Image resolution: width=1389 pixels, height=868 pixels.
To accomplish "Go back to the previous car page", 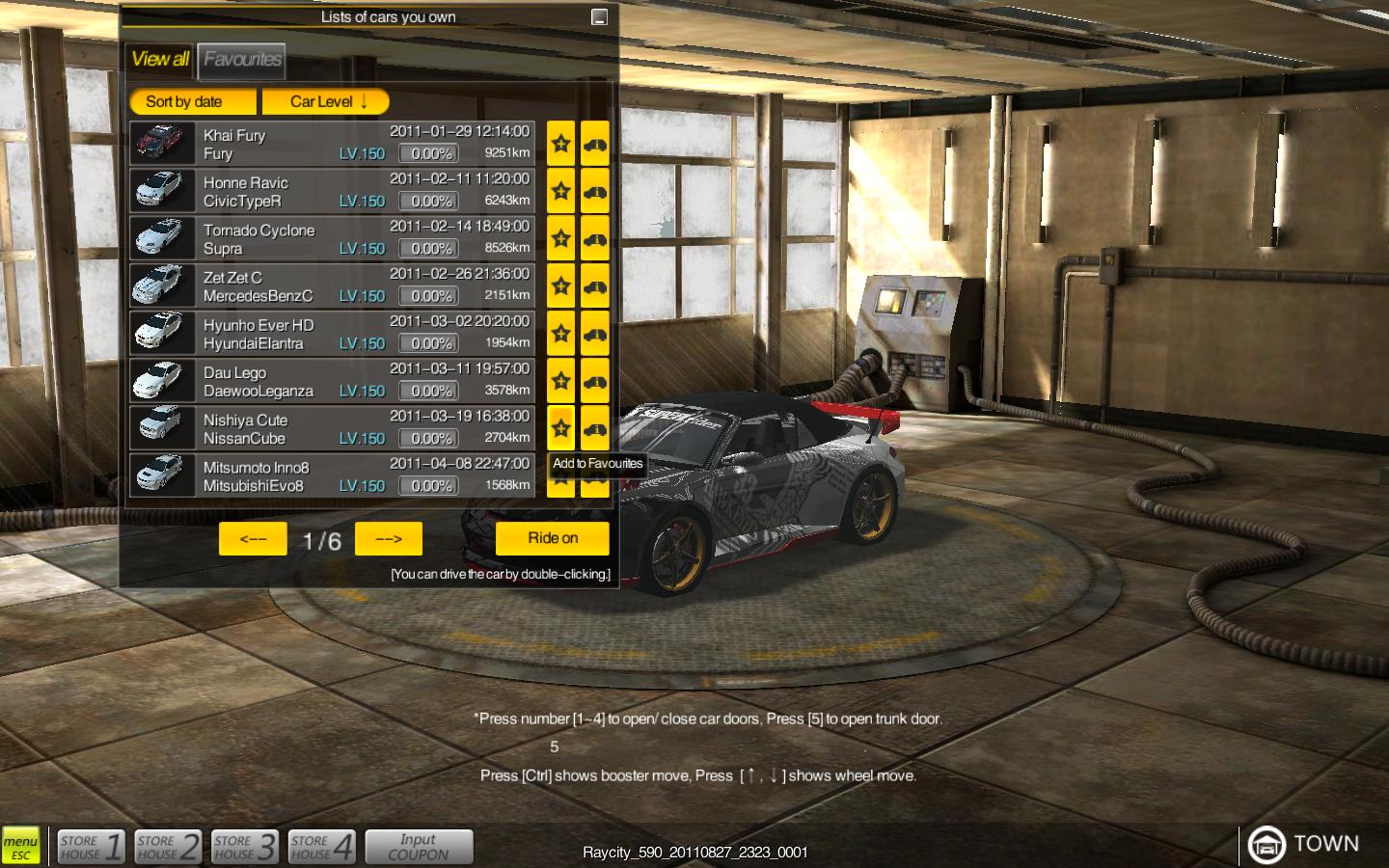I will click(x=253, y=539).
